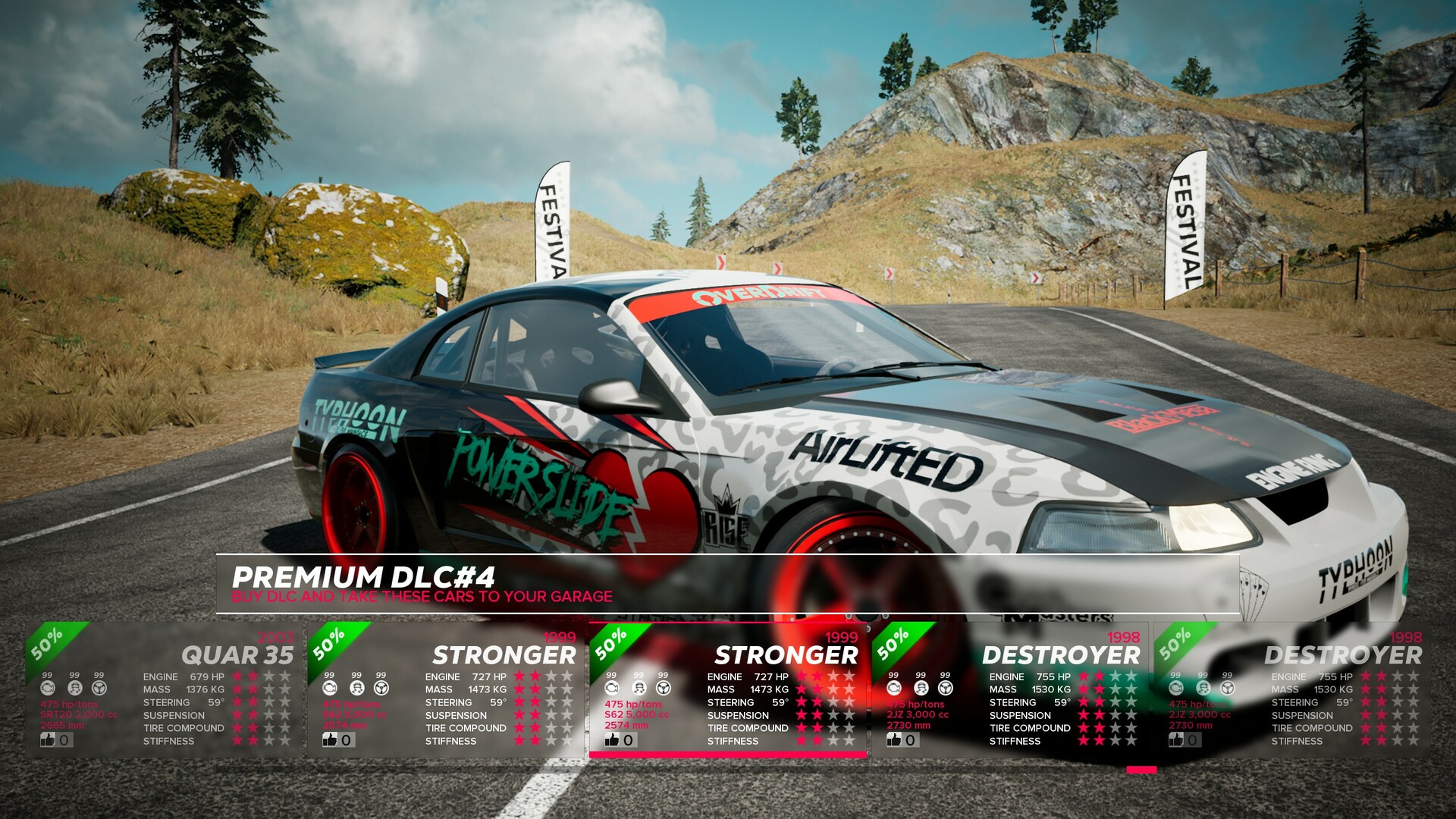Select the steering wheel icon on the selected STRONGER card
The width and height of the screenshot is (1456, 819).
pyautogui.click(x=662, y=687)
